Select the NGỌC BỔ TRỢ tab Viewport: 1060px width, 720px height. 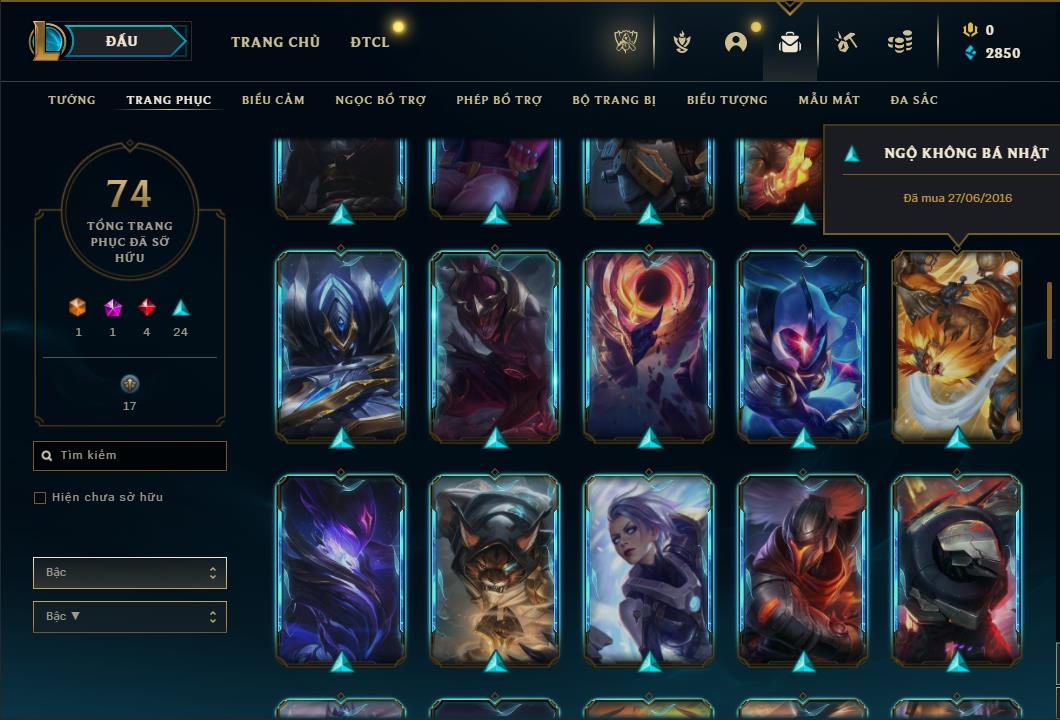(x=381, y=100)
